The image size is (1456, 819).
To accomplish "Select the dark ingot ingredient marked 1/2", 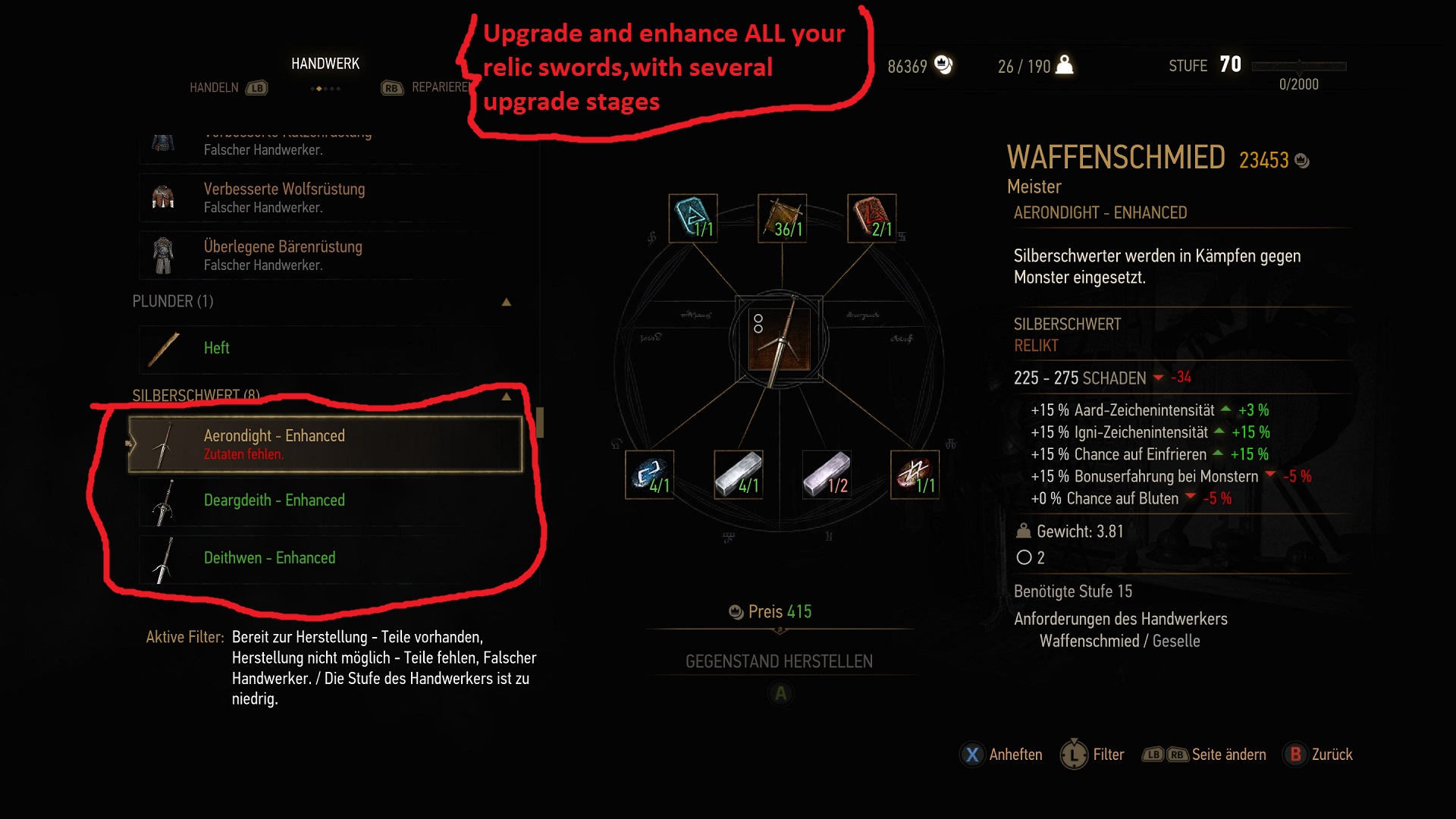I will (828, 475).
